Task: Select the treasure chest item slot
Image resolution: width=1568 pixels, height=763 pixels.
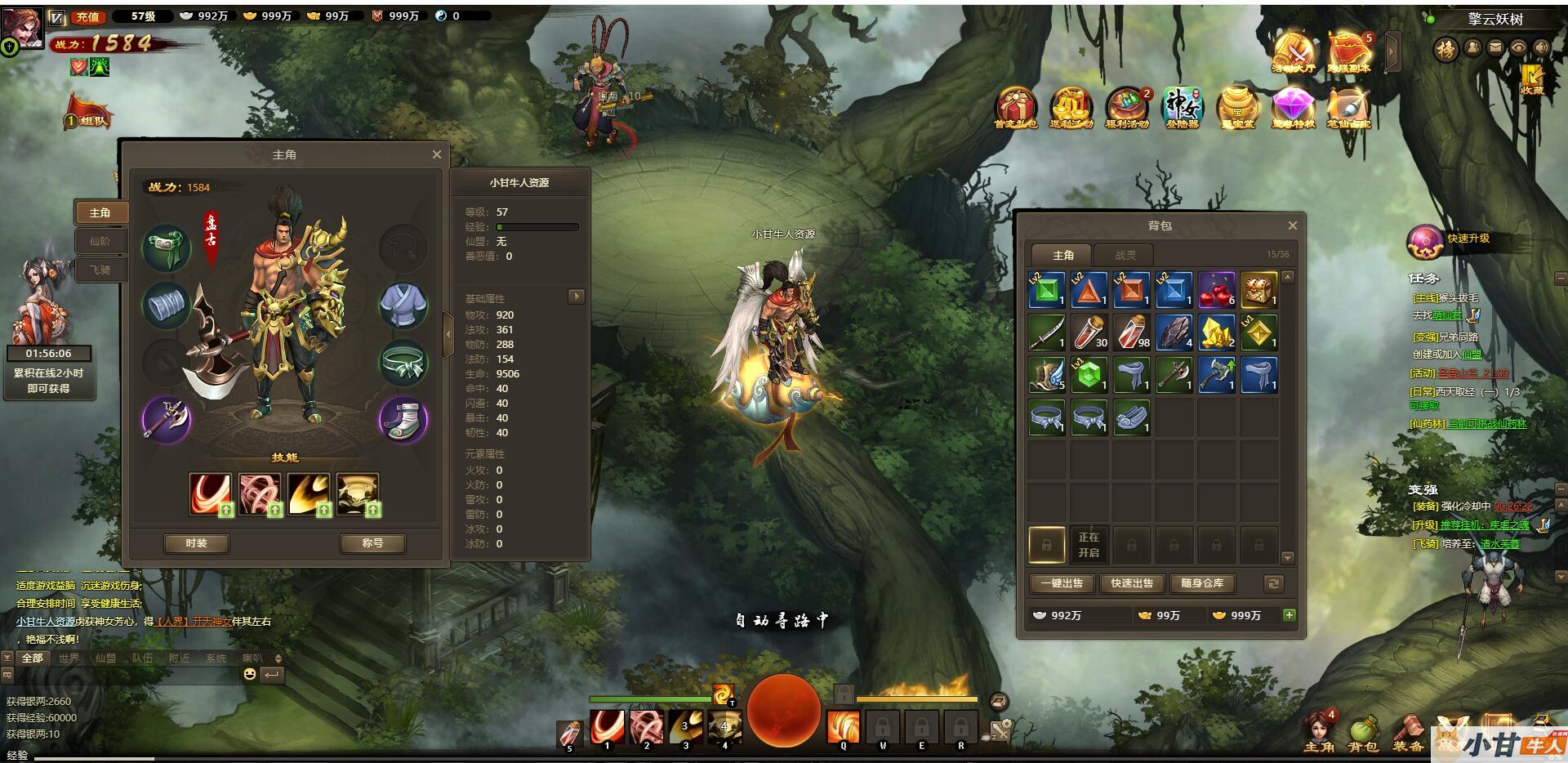Action: click(x=1258, y=290)
